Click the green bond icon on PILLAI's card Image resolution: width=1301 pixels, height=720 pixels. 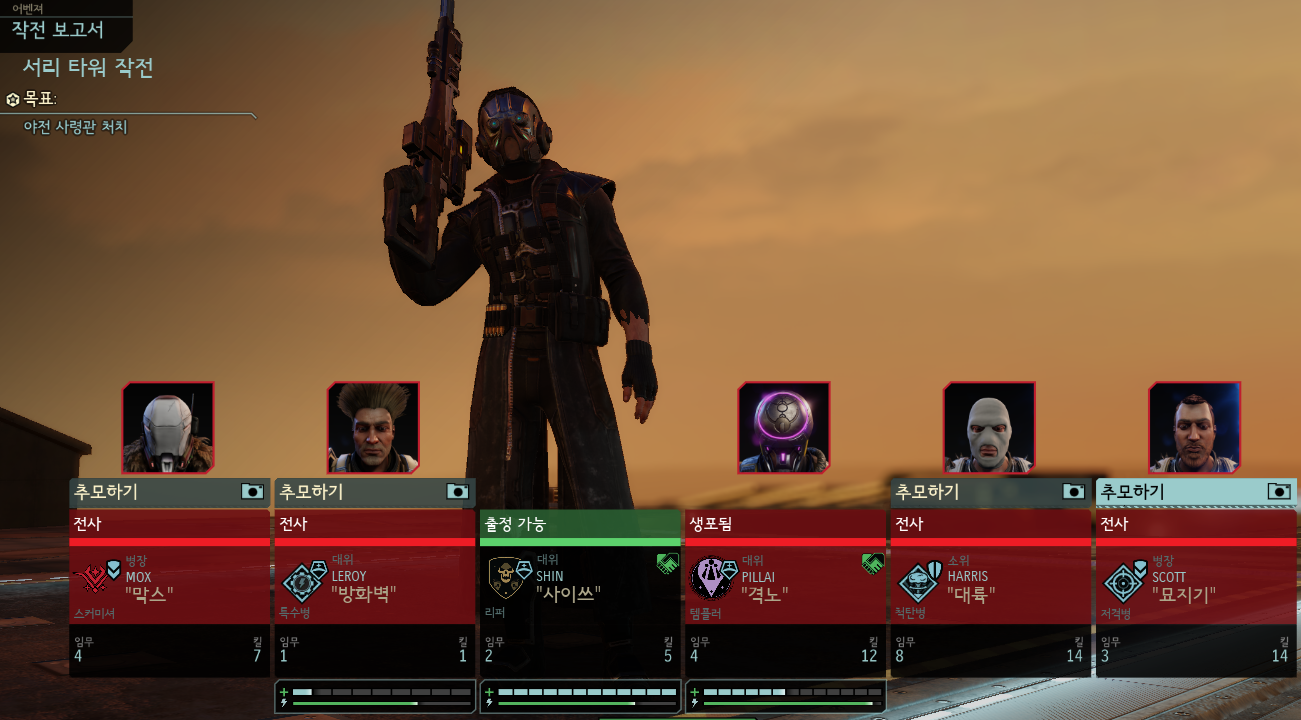pyautogui.click(x=872, y=564)
